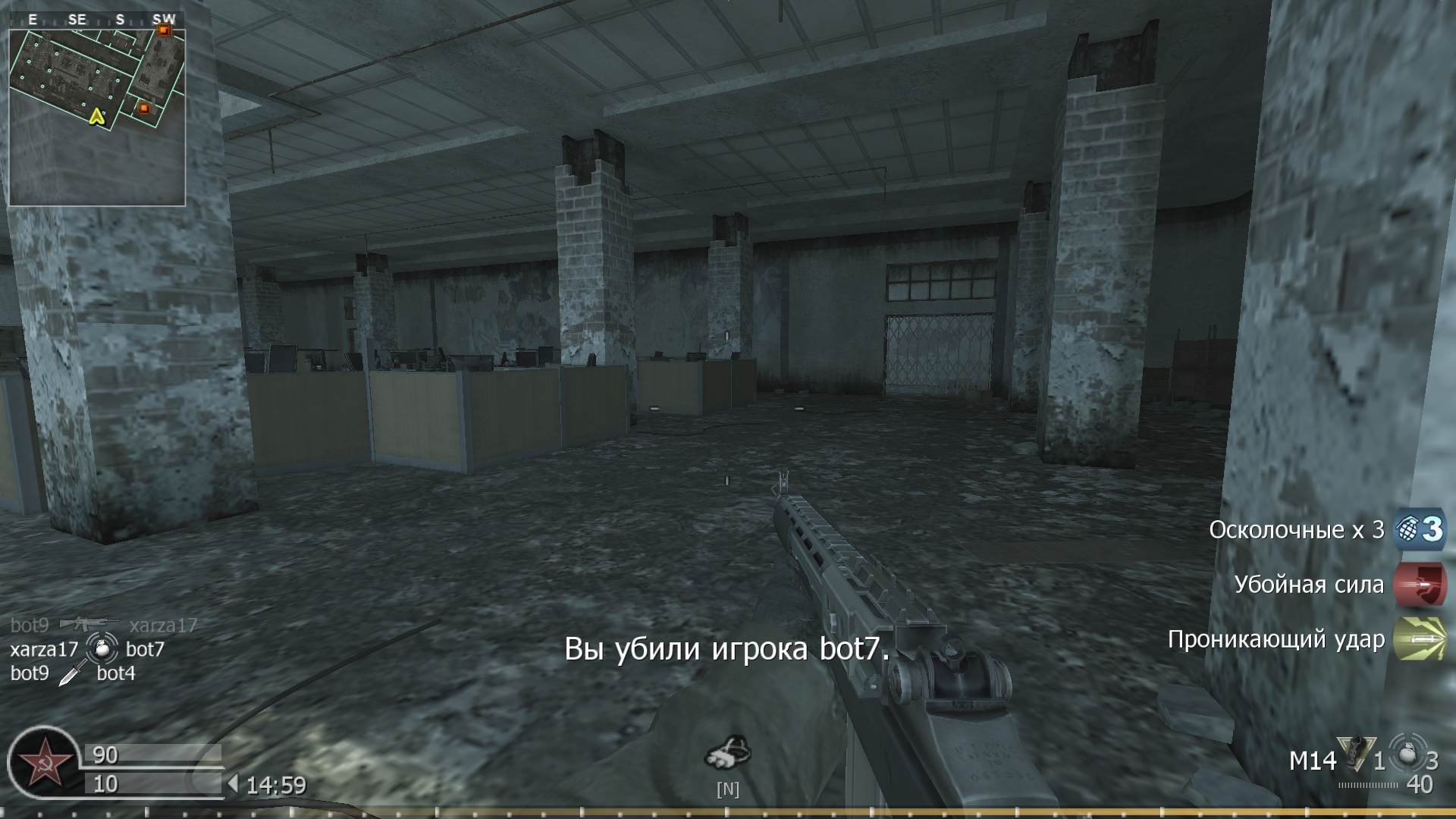Open the [N] compass indicator at bottom center
Viewport: 1456px width, 819px height.
[728, 789]
